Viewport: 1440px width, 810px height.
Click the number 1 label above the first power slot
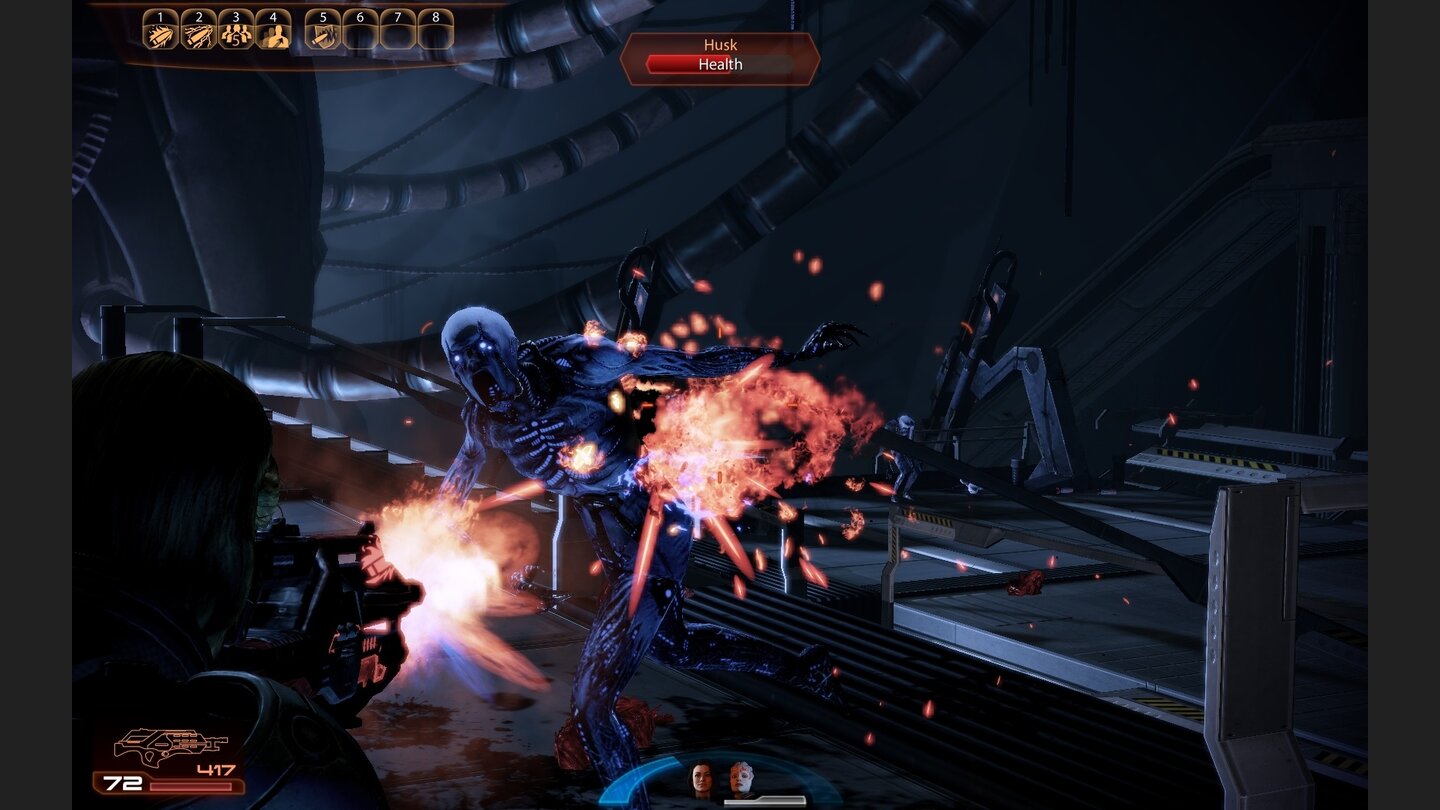tap(159, 17)
